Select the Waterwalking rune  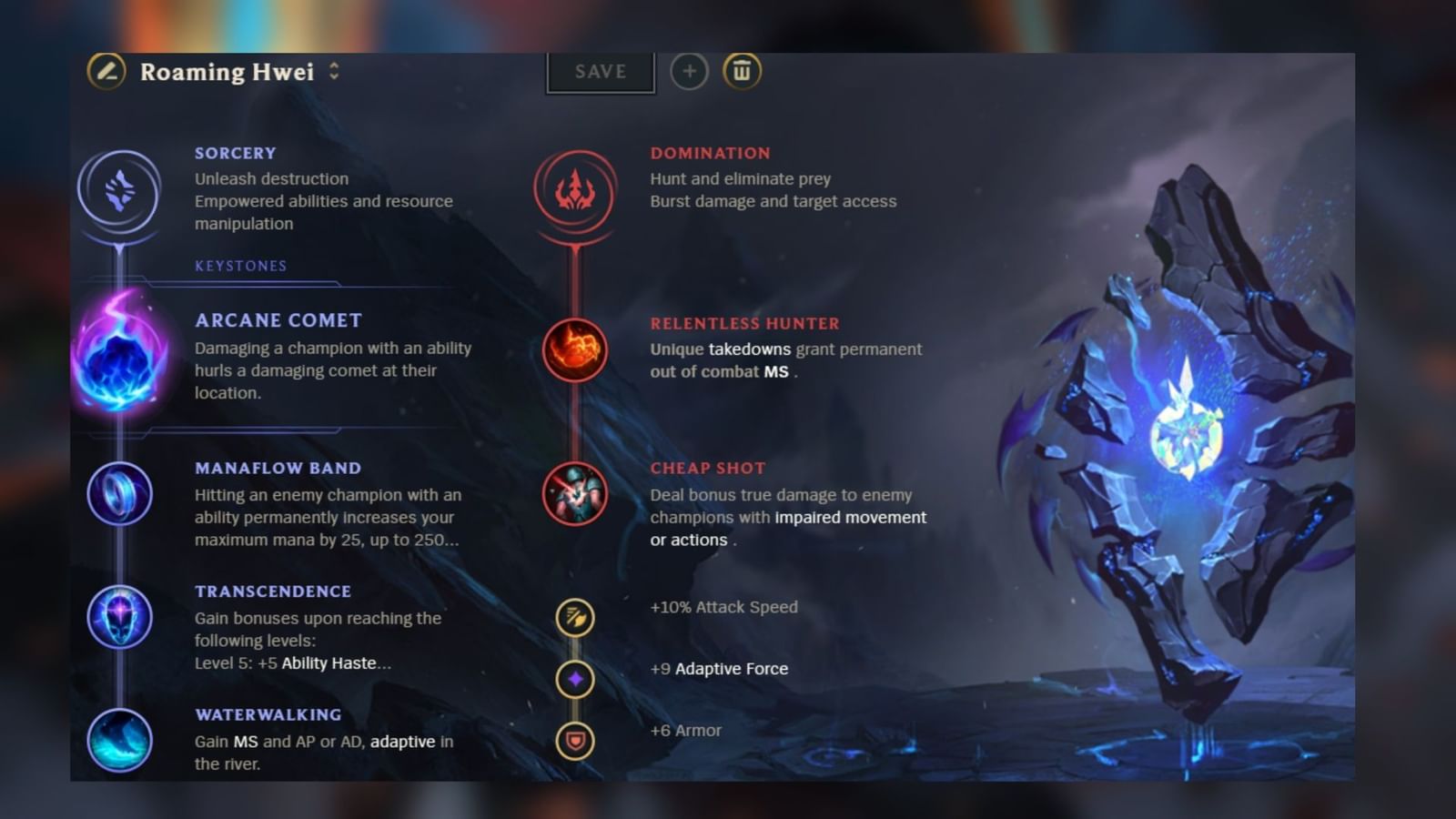[x=119, y=742]
